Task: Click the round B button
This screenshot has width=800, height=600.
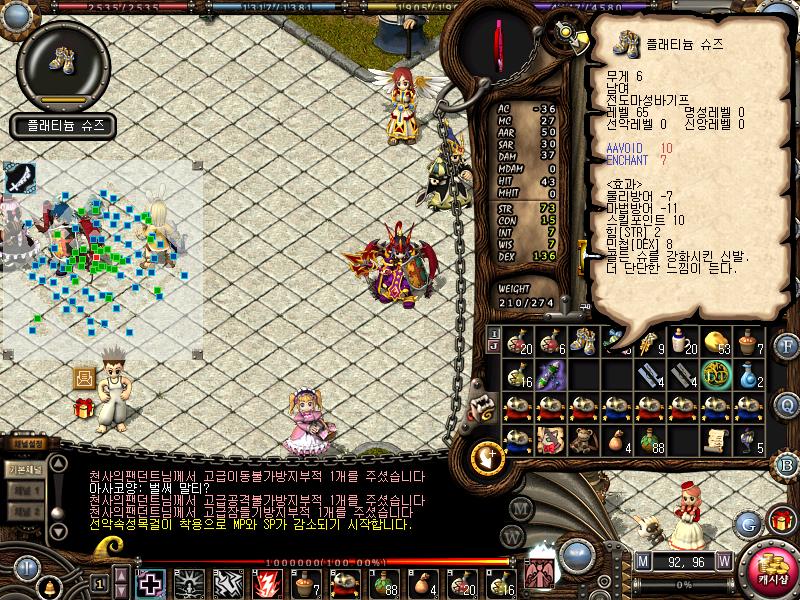Action: point(787,463)
